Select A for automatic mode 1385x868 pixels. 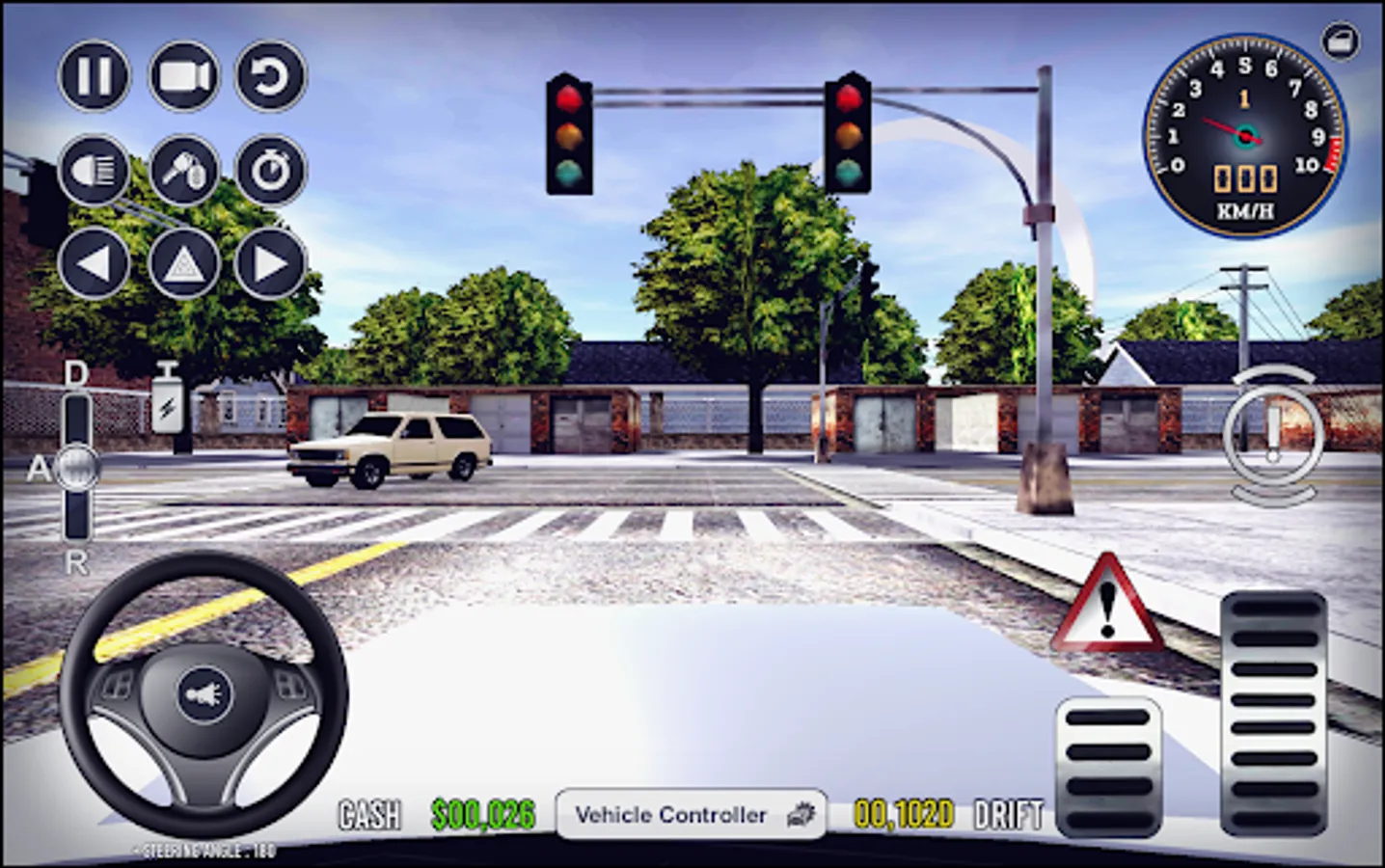click(39, 467)
